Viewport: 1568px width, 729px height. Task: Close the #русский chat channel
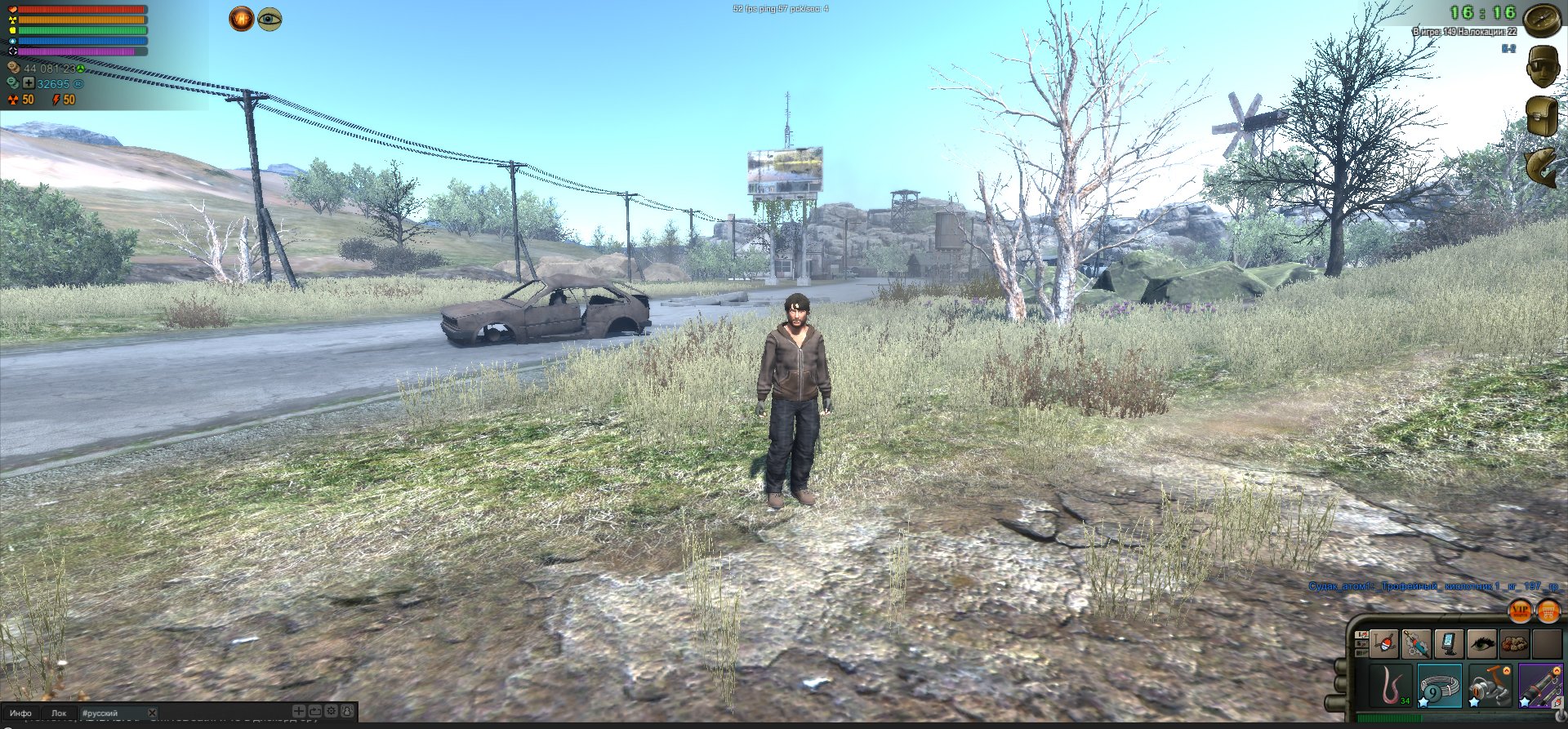point(152,713)
